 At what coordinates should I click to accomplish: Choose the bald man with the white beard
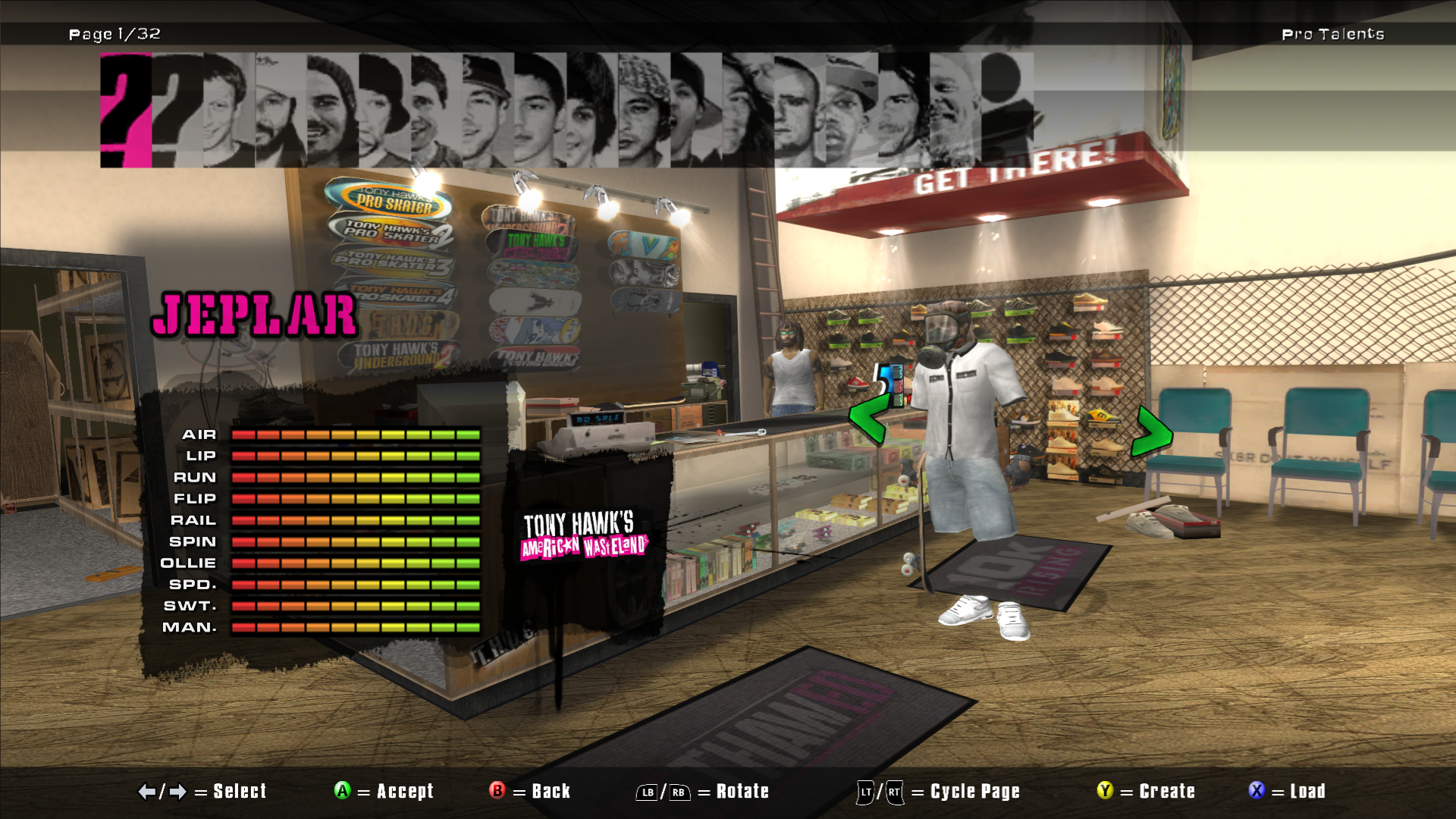[954, 110]
